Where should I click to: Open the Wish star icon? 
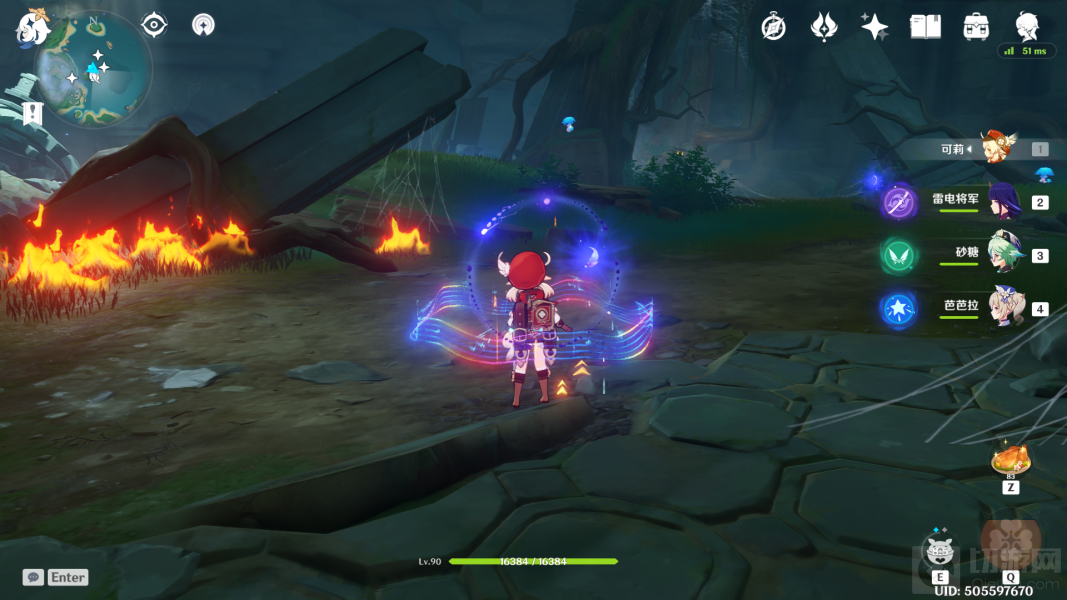875,27
